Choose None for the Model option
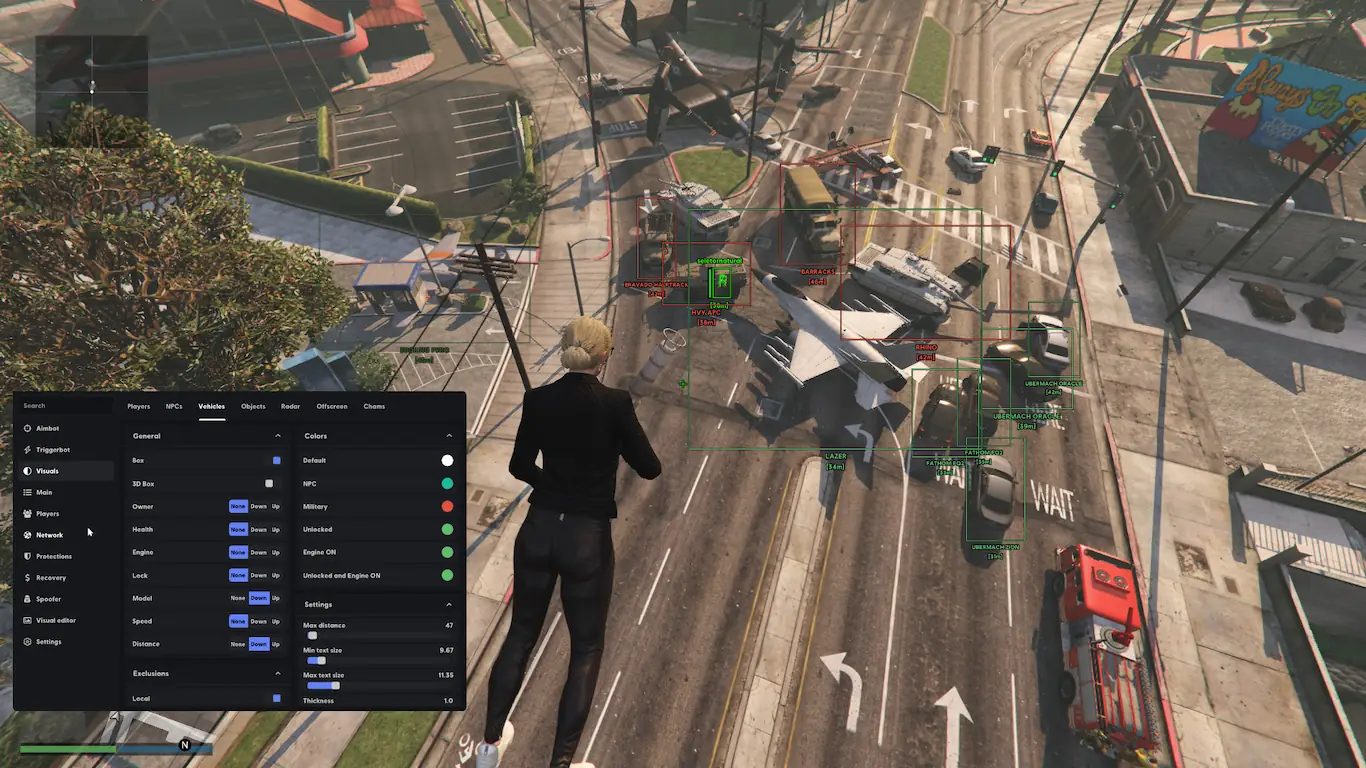Screen dimensions: 1366x768 (x=237, y=598)
